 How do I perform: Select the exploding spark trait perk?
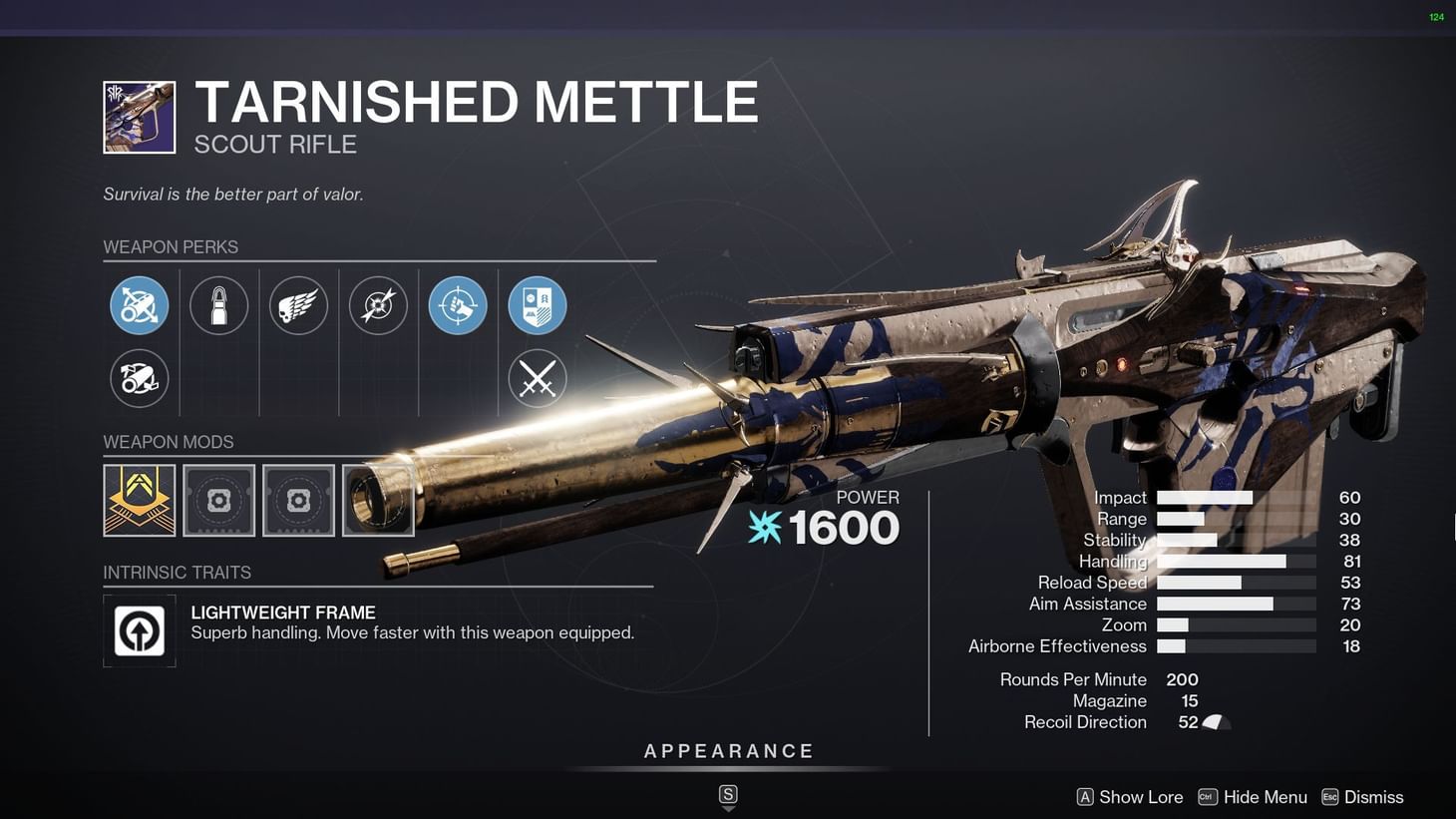[378, 305]
